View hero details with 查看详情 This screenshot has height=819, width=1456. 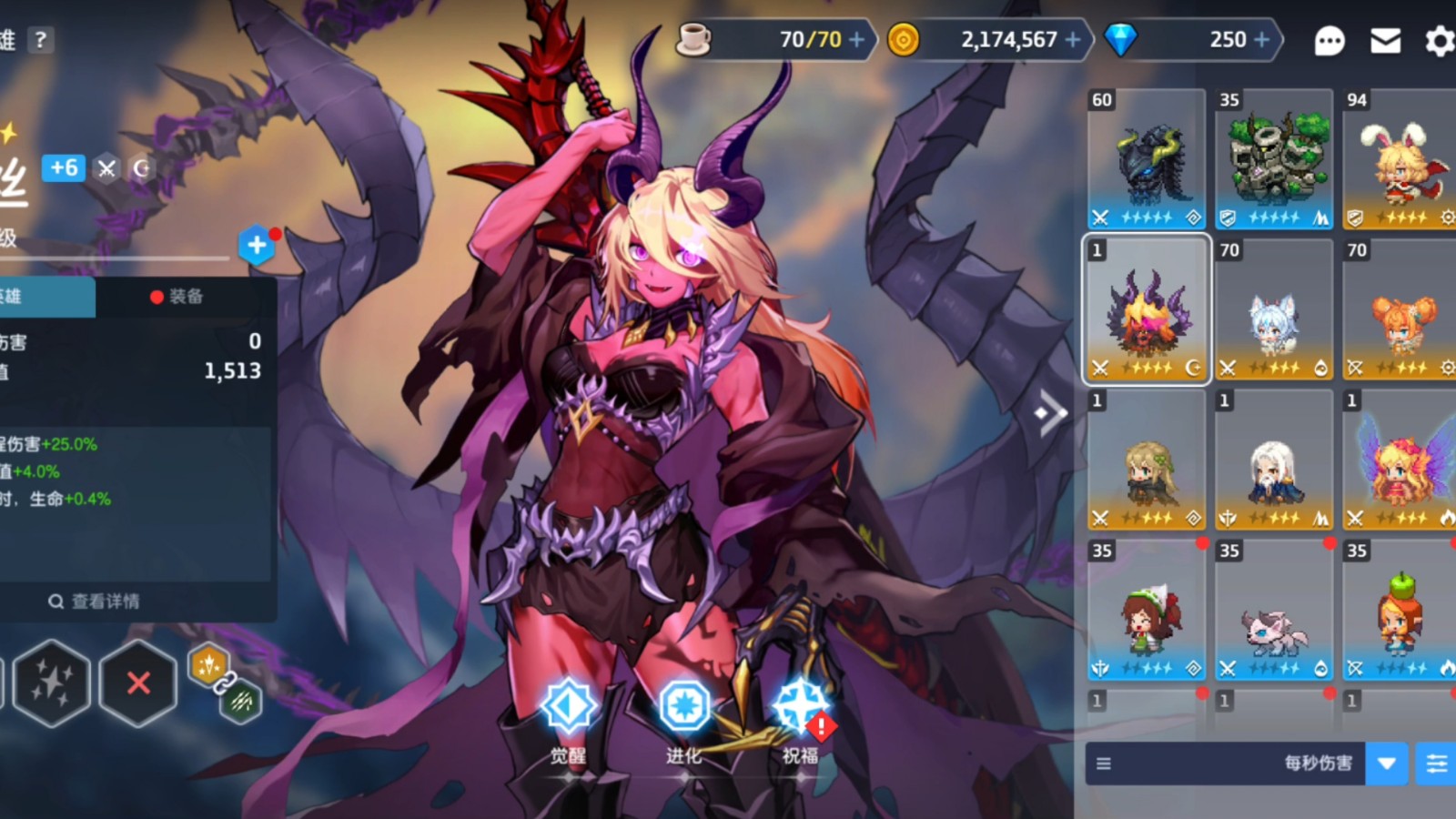[x=95, y=602]
